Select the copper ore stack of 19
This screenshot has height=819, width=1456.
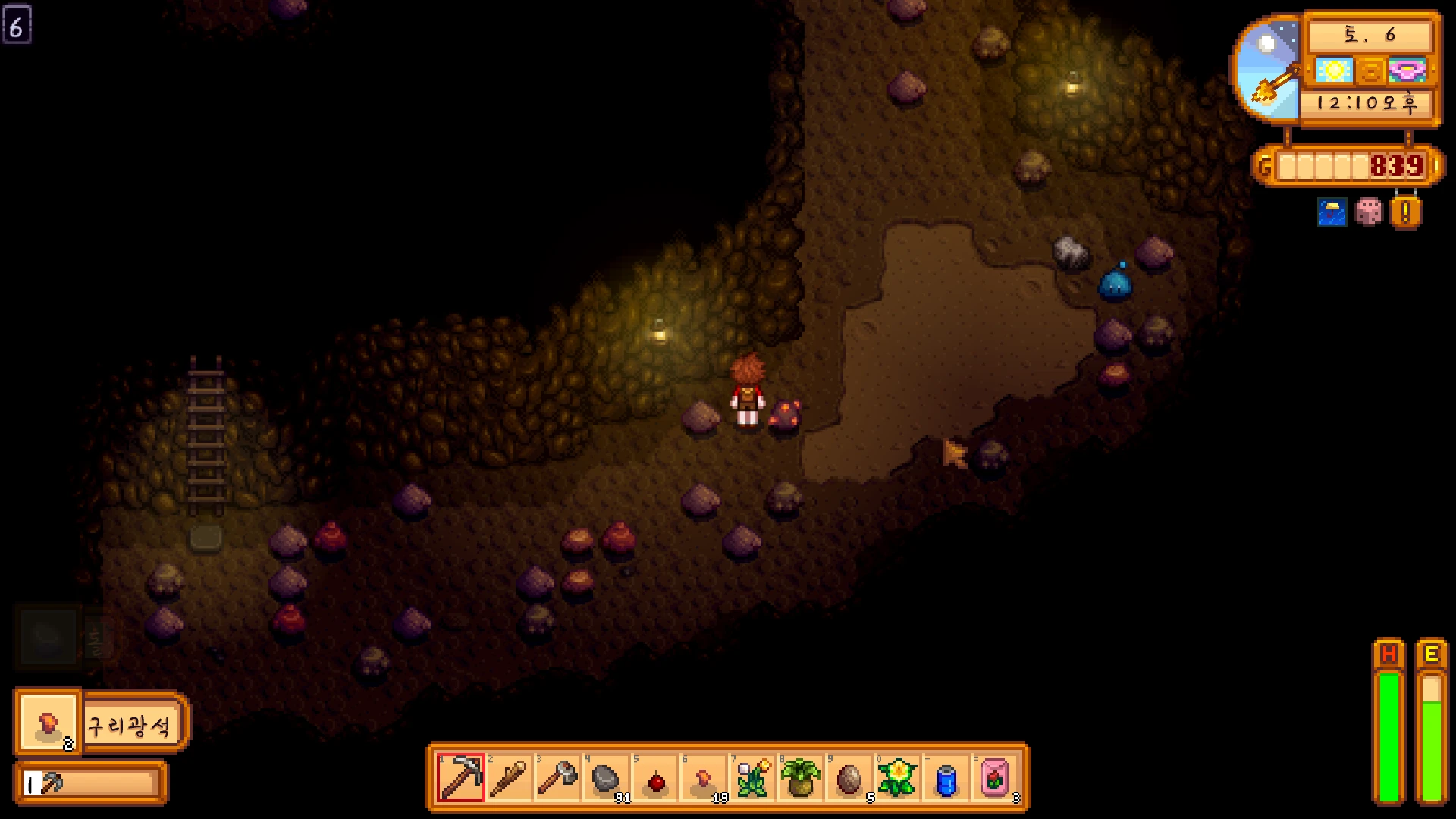pyautogui.click(x=704, y=777)
